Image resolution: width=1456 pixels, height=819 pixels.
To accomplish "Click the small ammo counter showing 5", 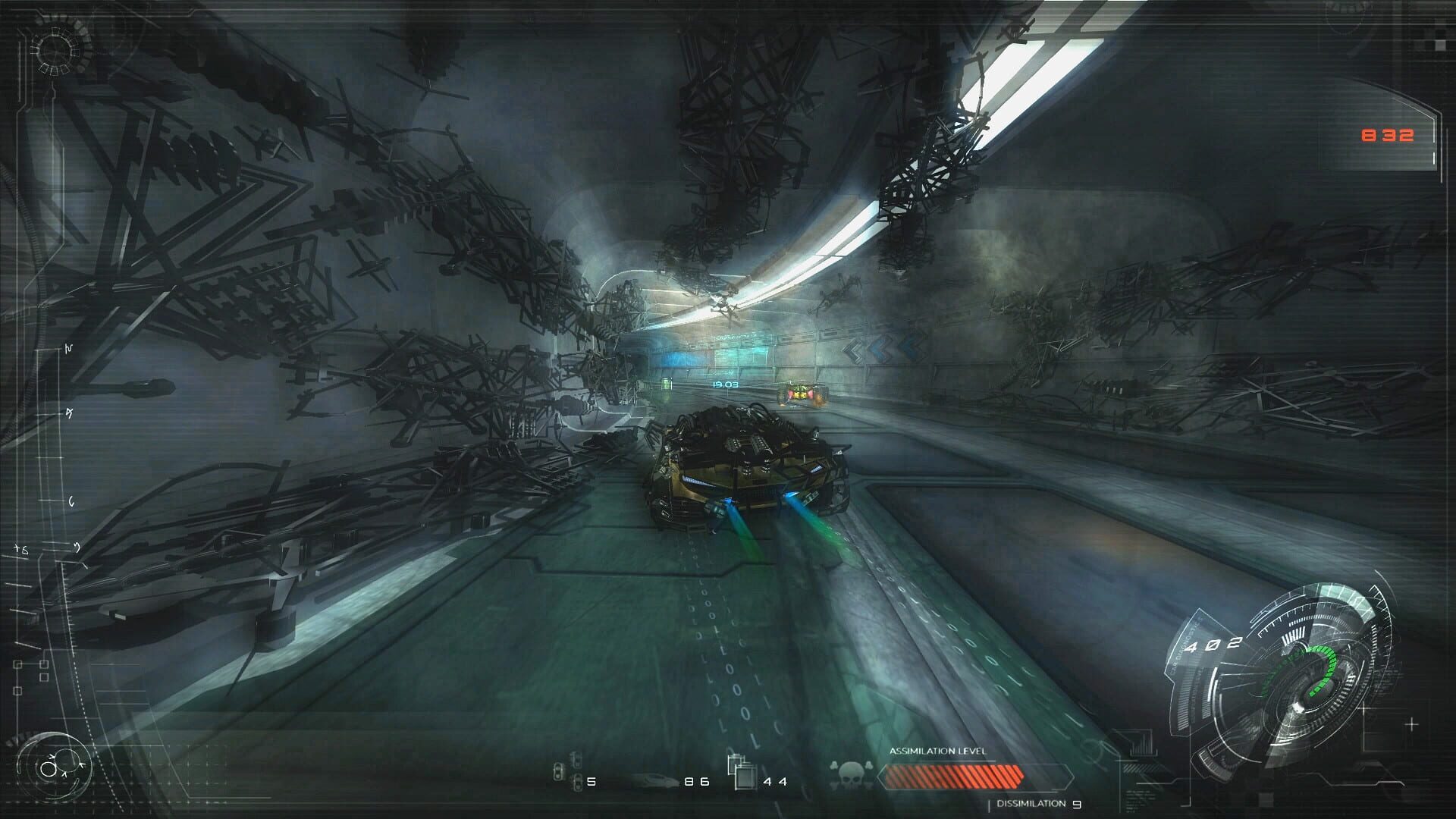I will [x=591, y=781].
